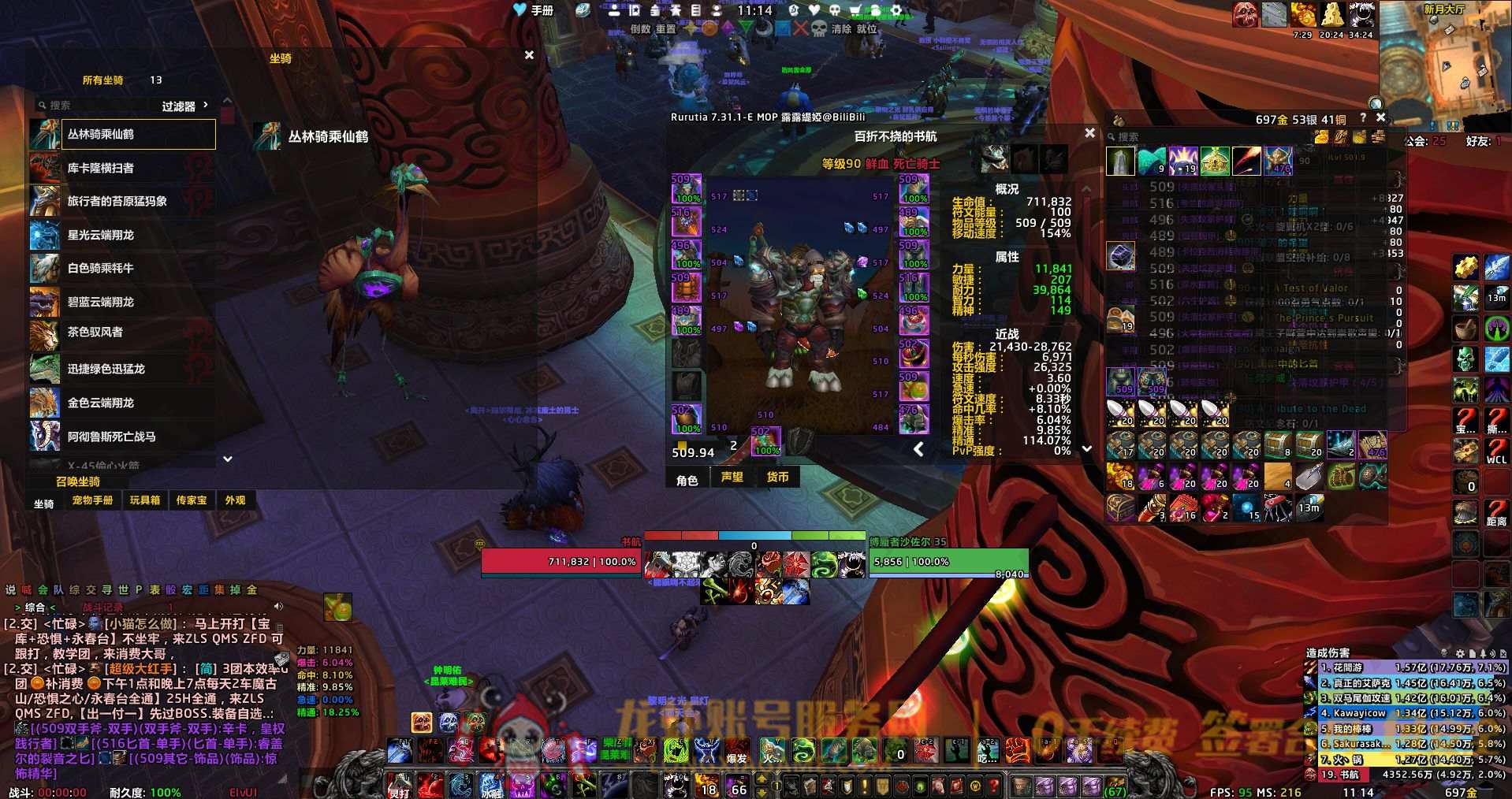
Task: Select 库卡隆横扫者 in the mount list
Action: click(x=122, y=168)
